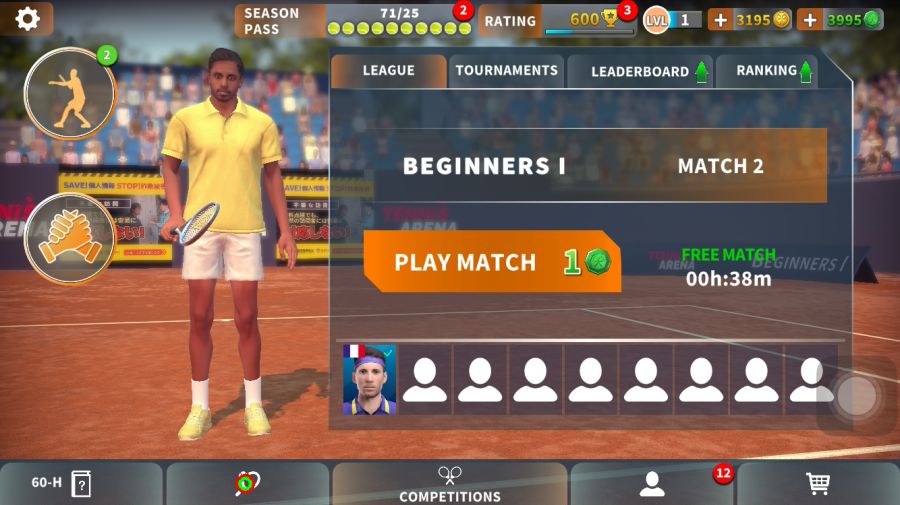Open the player profile section
Screen dimensions: 900x505
coord(653,484)
